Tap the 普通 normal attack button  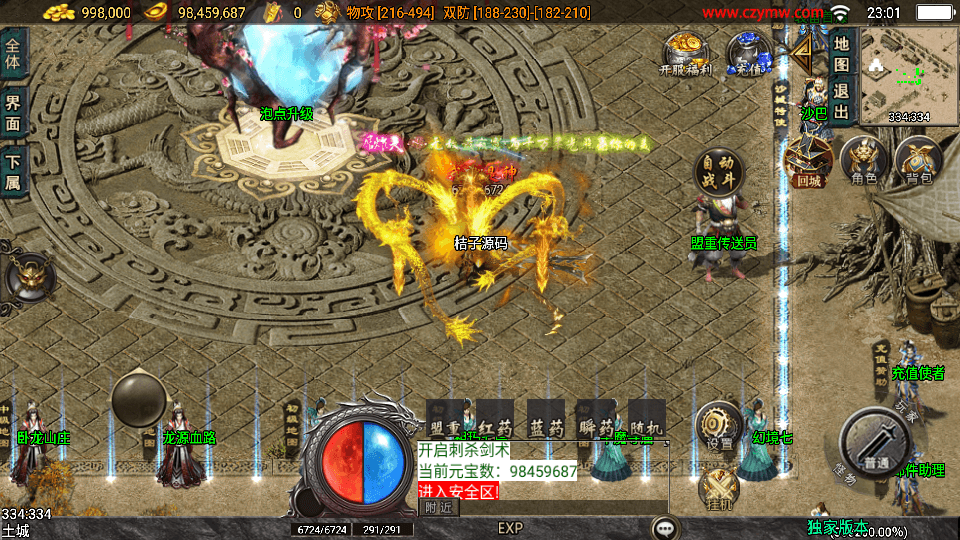[876, 445]
